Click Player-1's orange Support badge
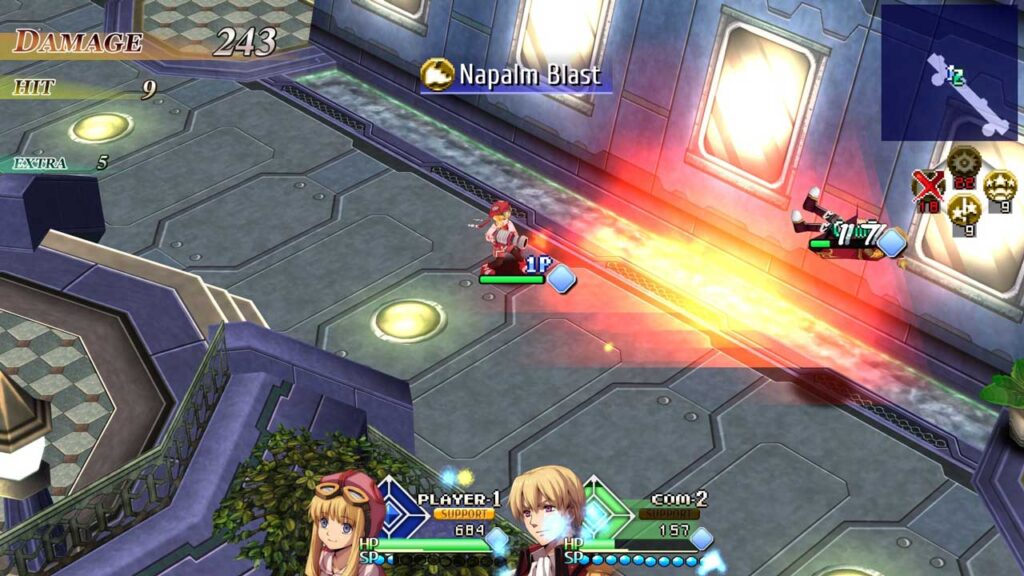This screenshot has height=576, width=1024. [463, 514]
